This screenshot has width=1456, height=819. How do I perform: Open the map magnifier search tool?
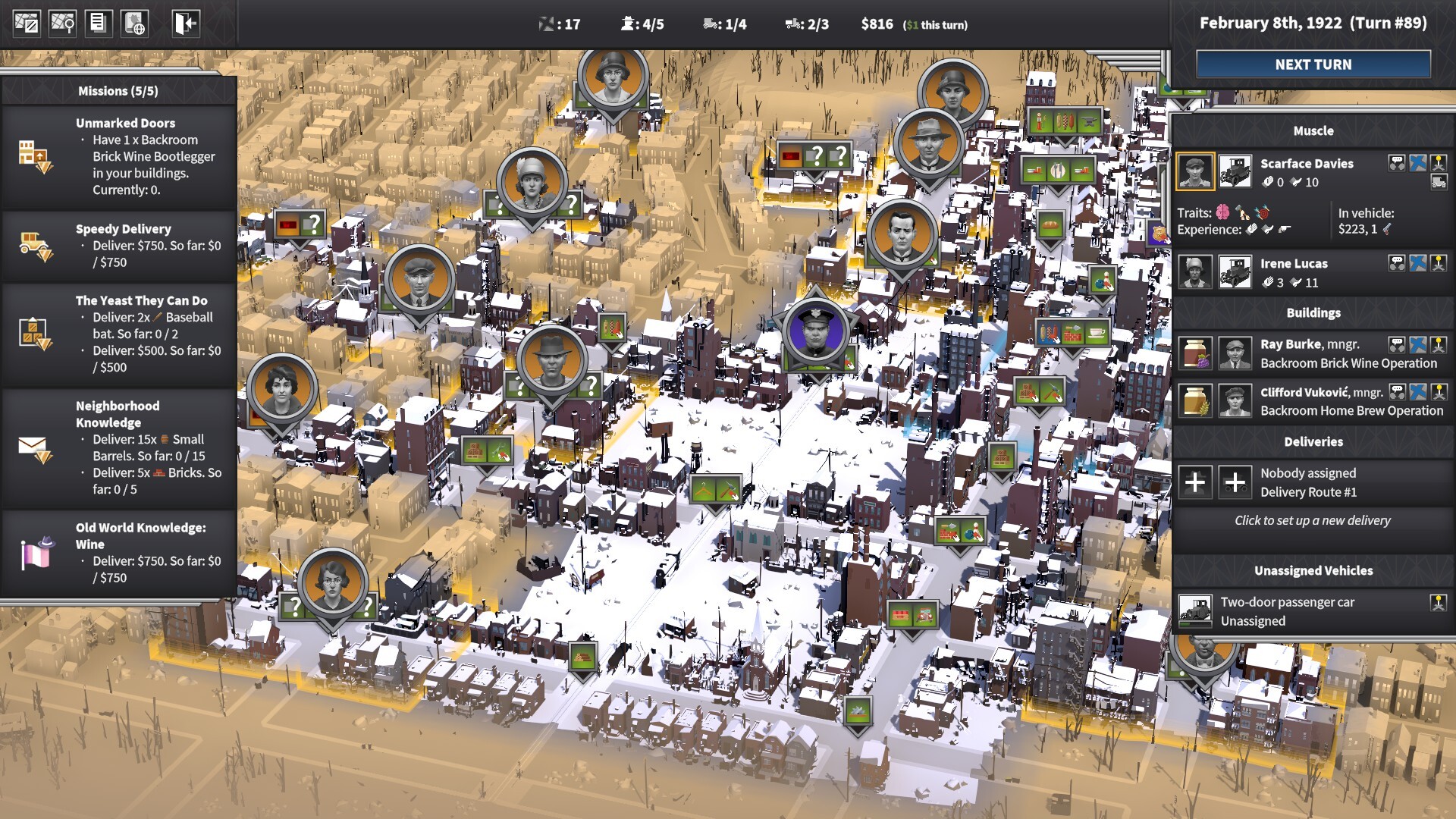pos(62,24)
